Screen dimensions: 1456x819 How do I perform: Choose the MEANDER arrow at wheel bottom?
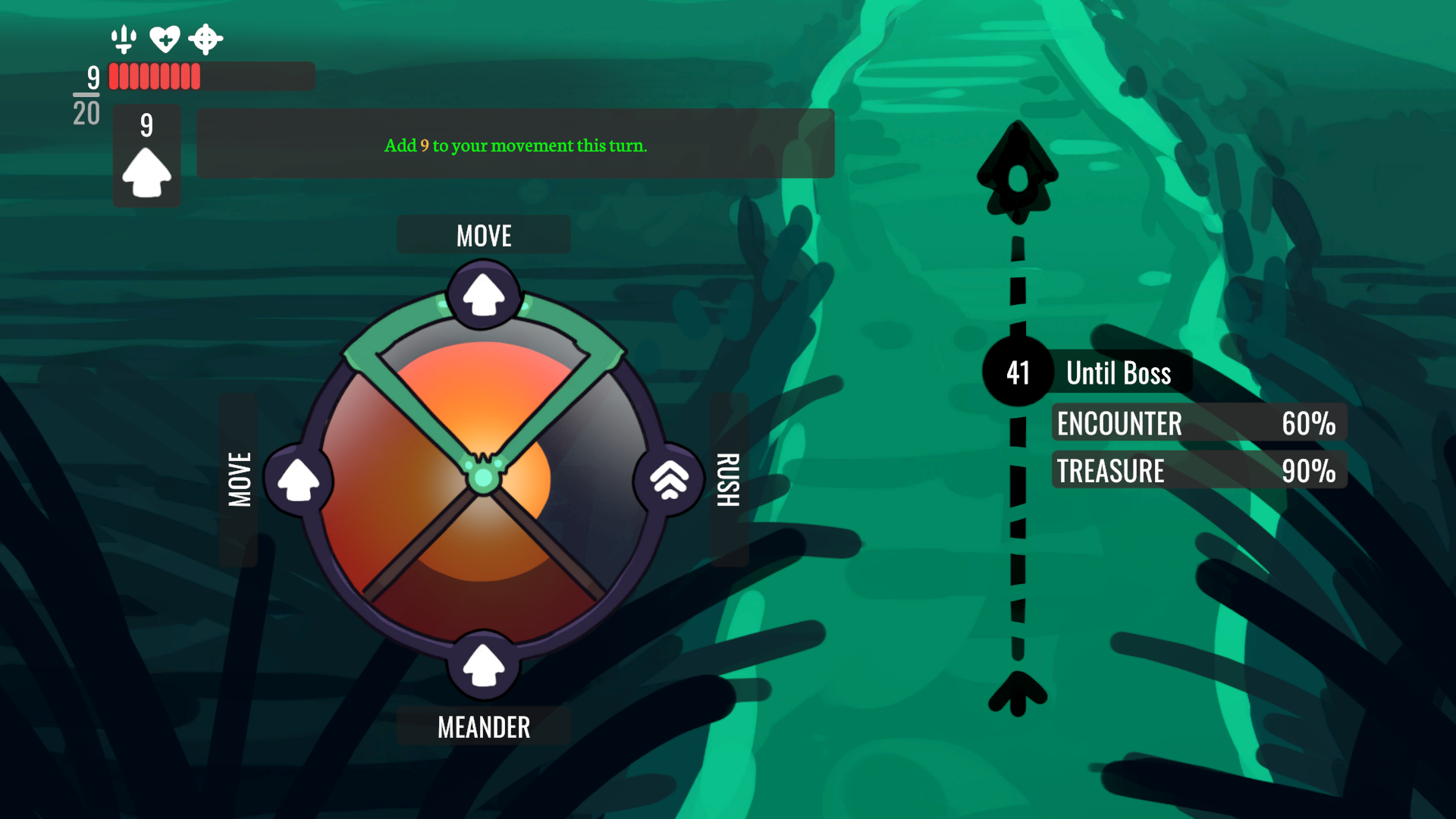[484, 665]
